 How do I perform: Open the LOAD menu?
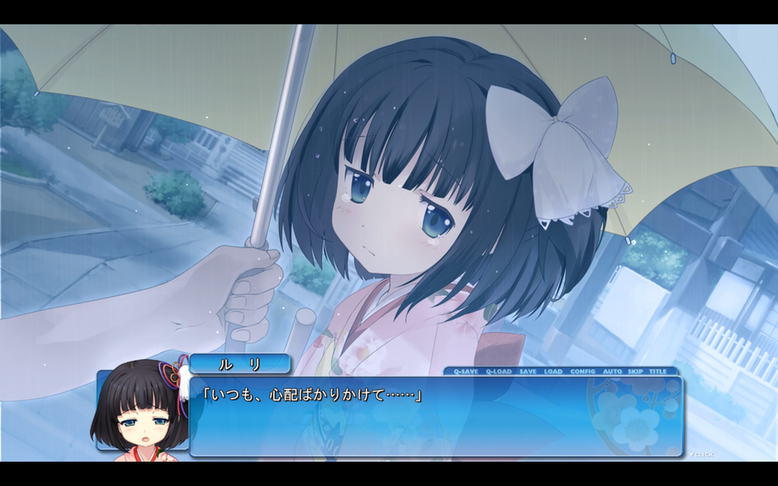pos(553,371)
